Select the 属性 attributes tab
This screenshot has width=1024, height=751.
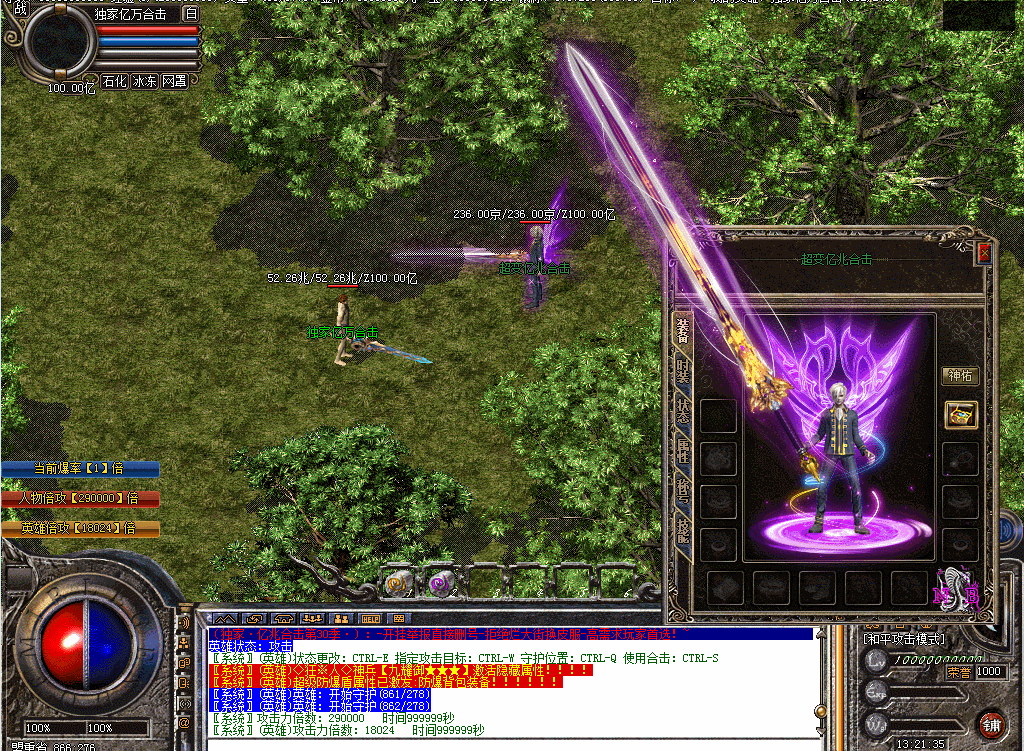click(x=683, y=455)
